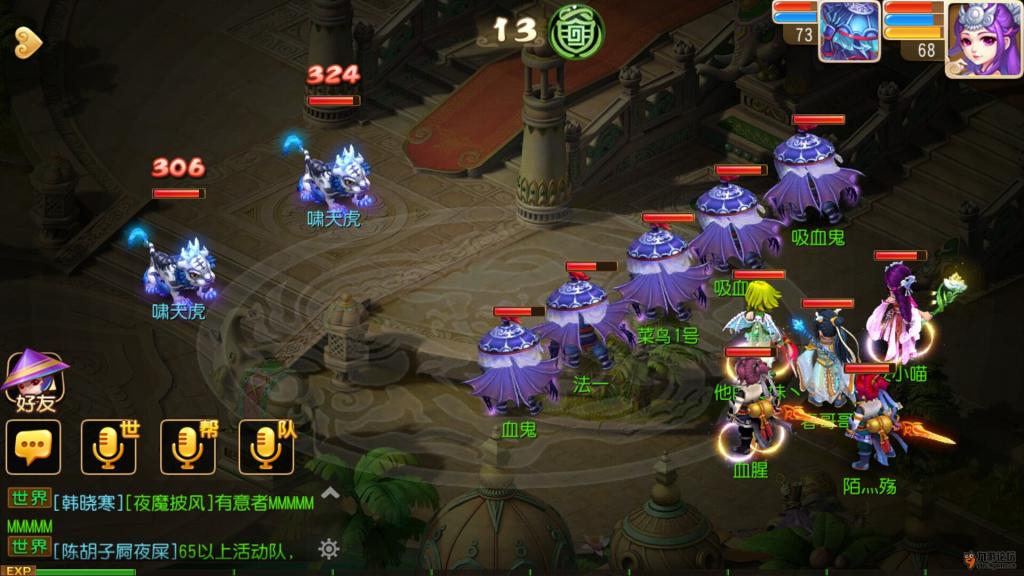
Task: Expand the top-left arrow menu
Action: pyautogui.click(x=27, y=41)
